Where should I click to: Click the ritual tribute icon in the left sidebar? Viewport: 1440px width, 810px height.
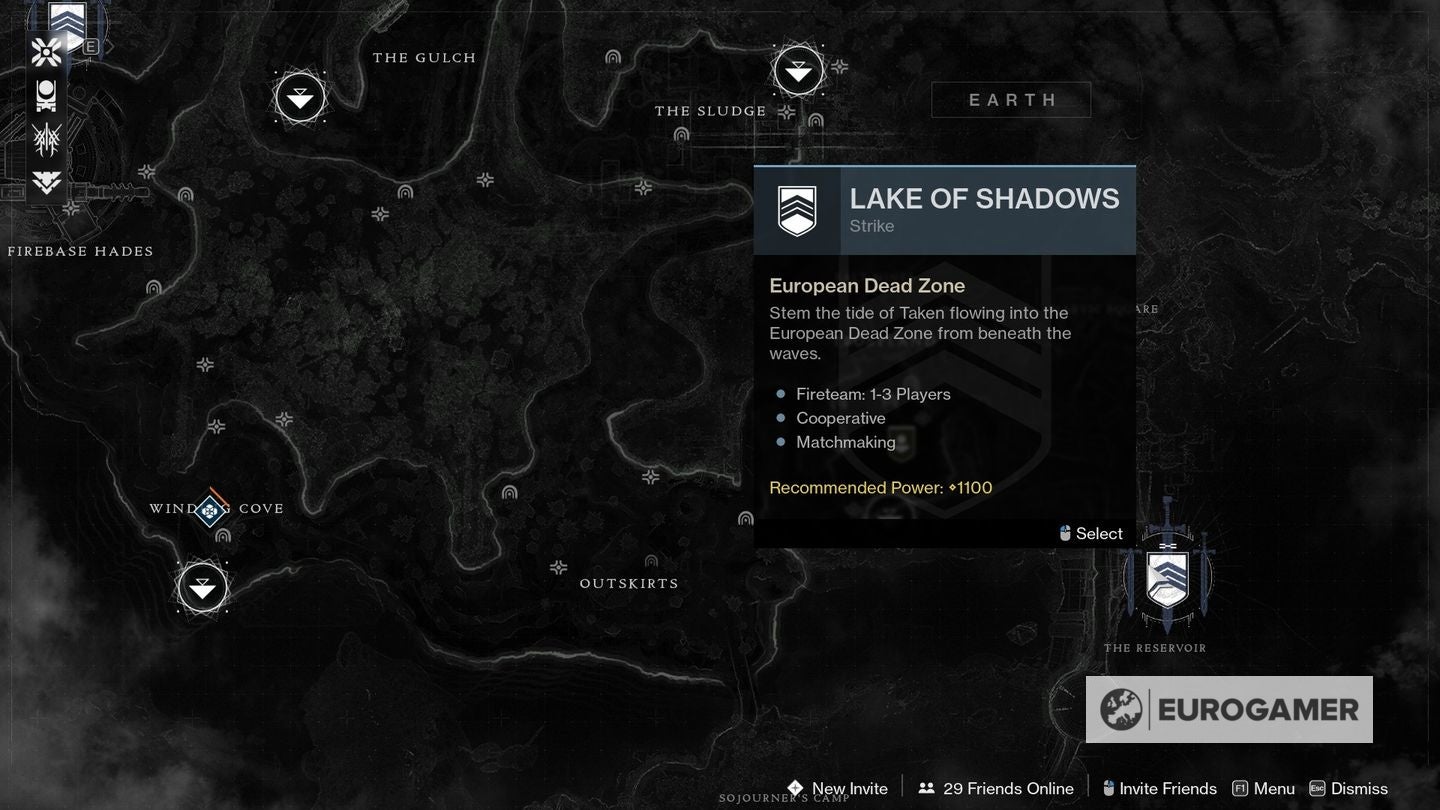pyautogui.click(x=46, y=95)
